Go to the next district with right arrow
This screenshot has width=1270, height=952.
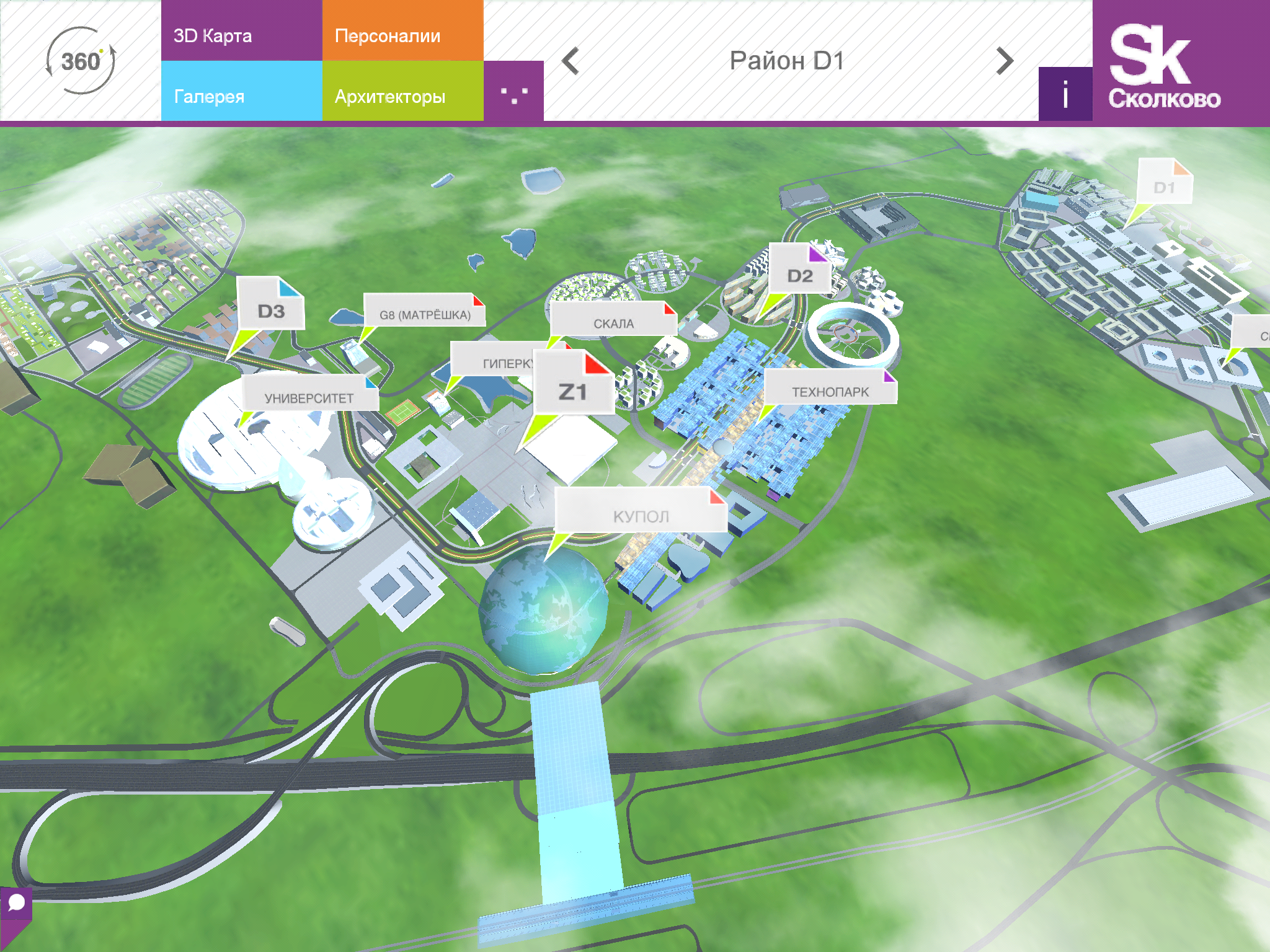coord(1005,61)
